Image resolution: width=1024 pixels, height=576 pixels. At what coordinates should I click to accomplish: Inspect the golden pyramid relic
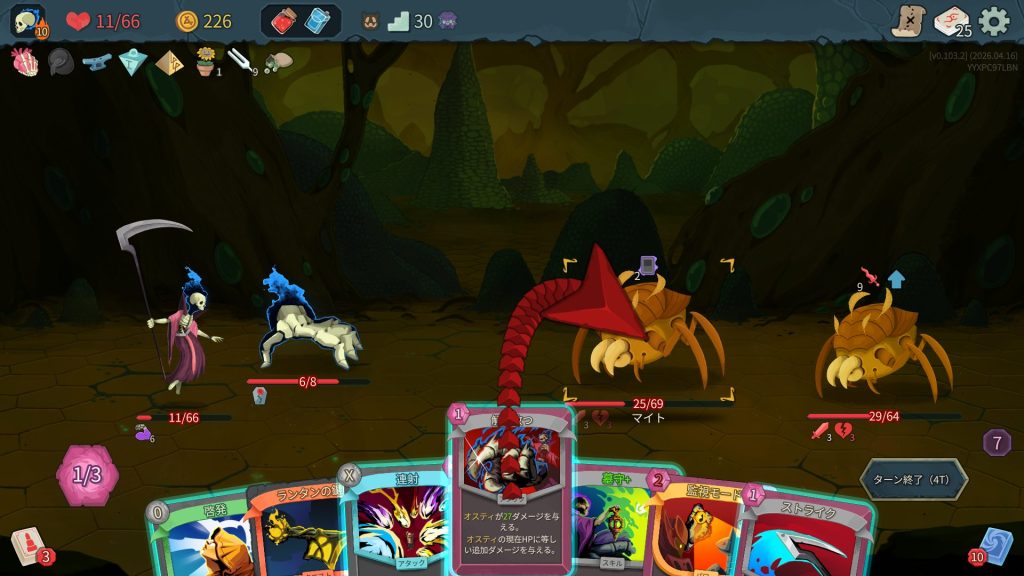(x=169, y=62)
